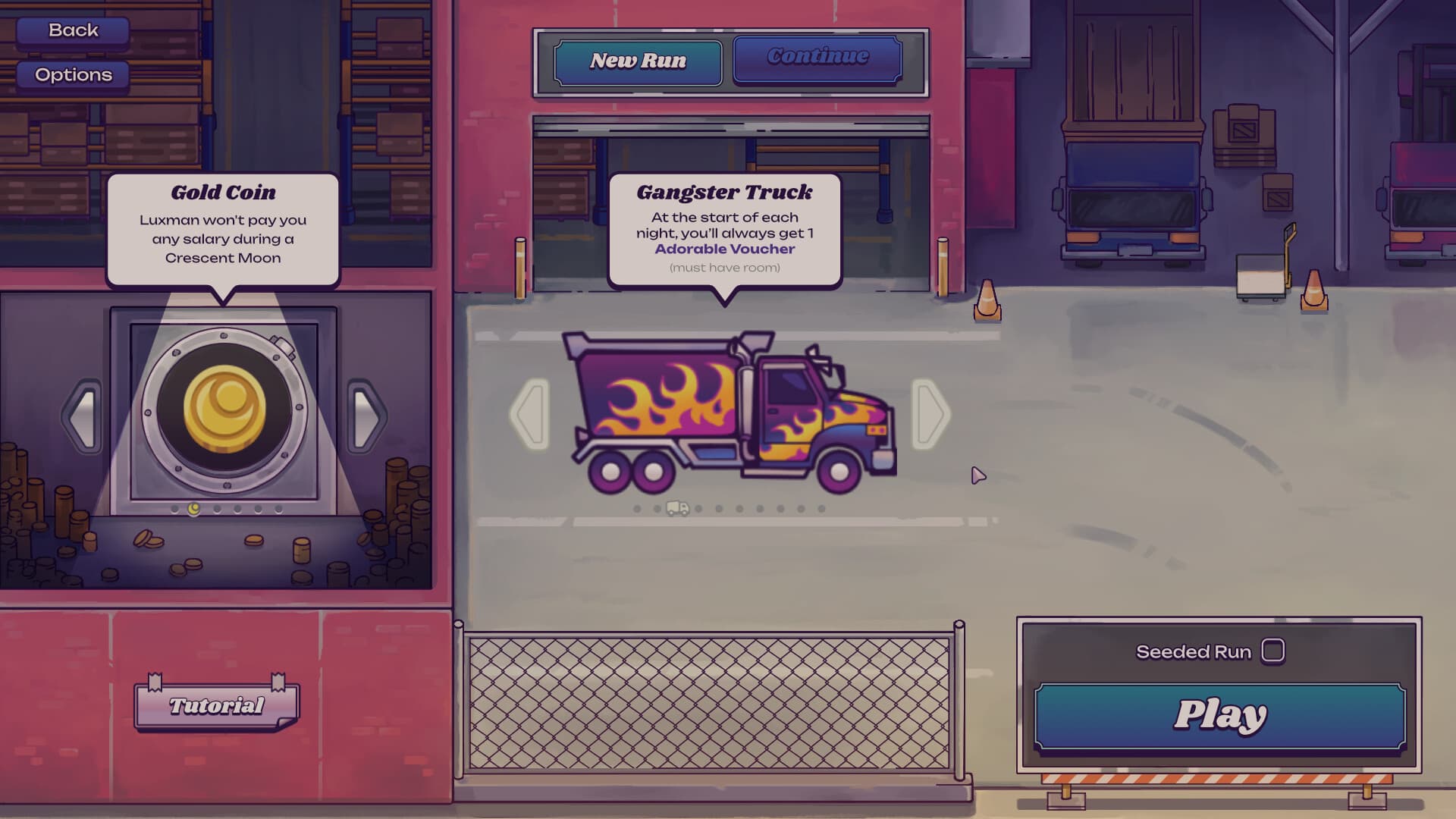Click the left arrow to browse previous truck
This screenshot has height=819, width=1456.
(x=531, y=413)
